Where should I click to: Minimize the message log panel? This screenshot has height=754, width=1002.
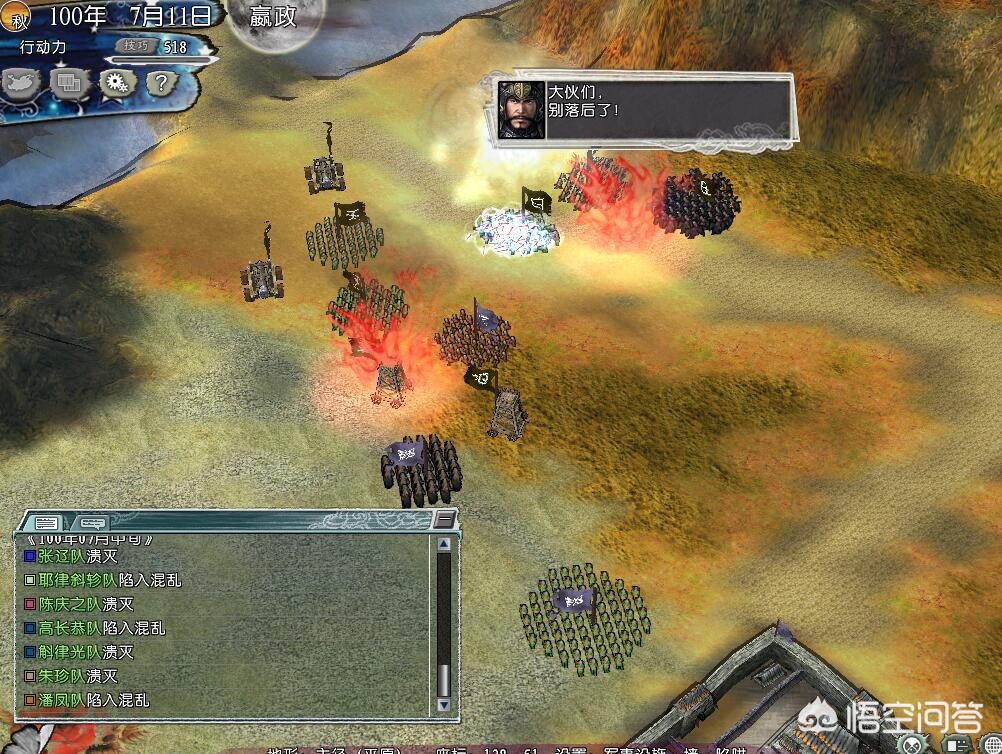pos(444,520)
